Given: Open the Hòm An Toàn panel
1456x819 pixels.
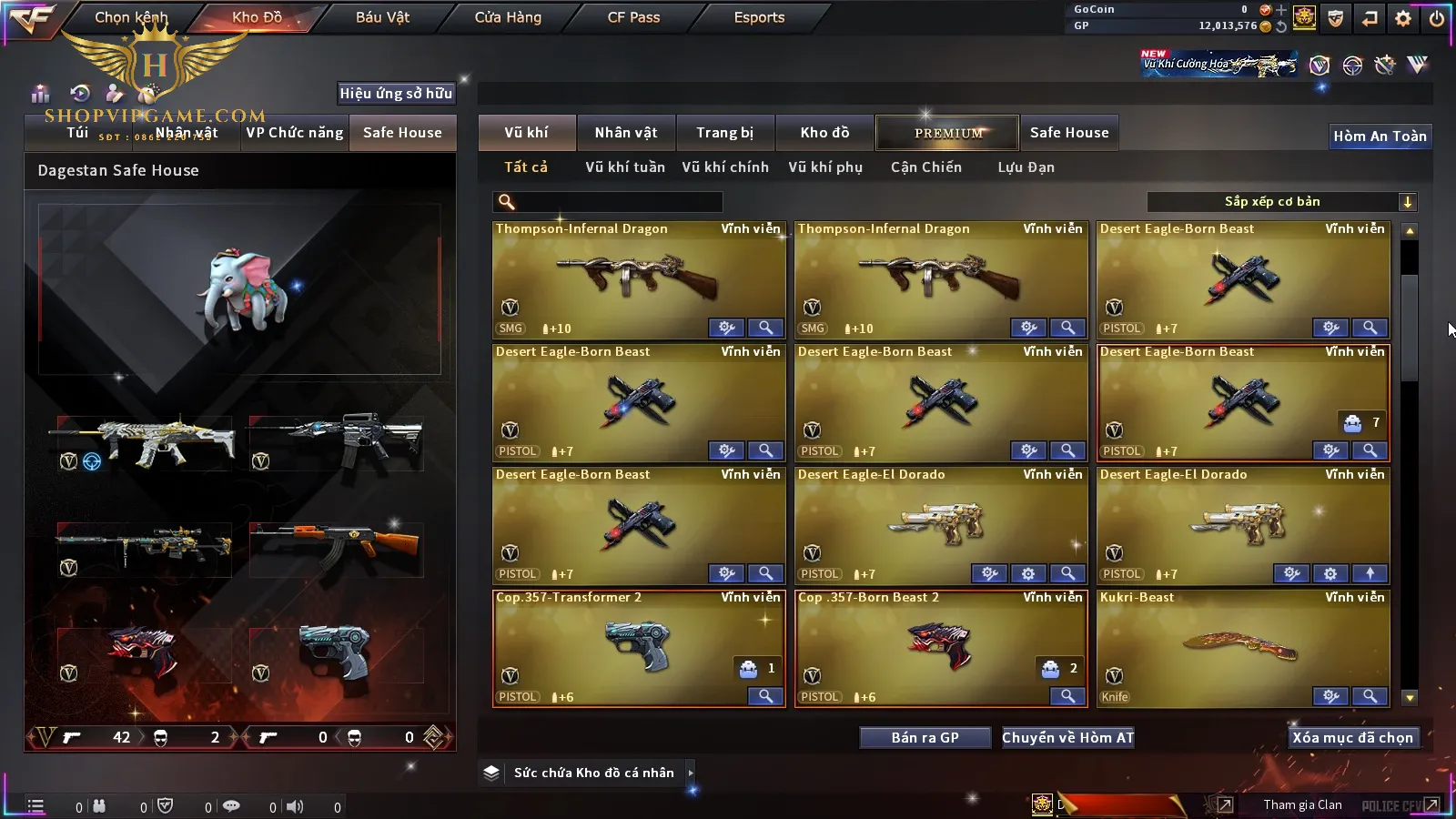Looking at the screenshot, I should pos(1380,136).
